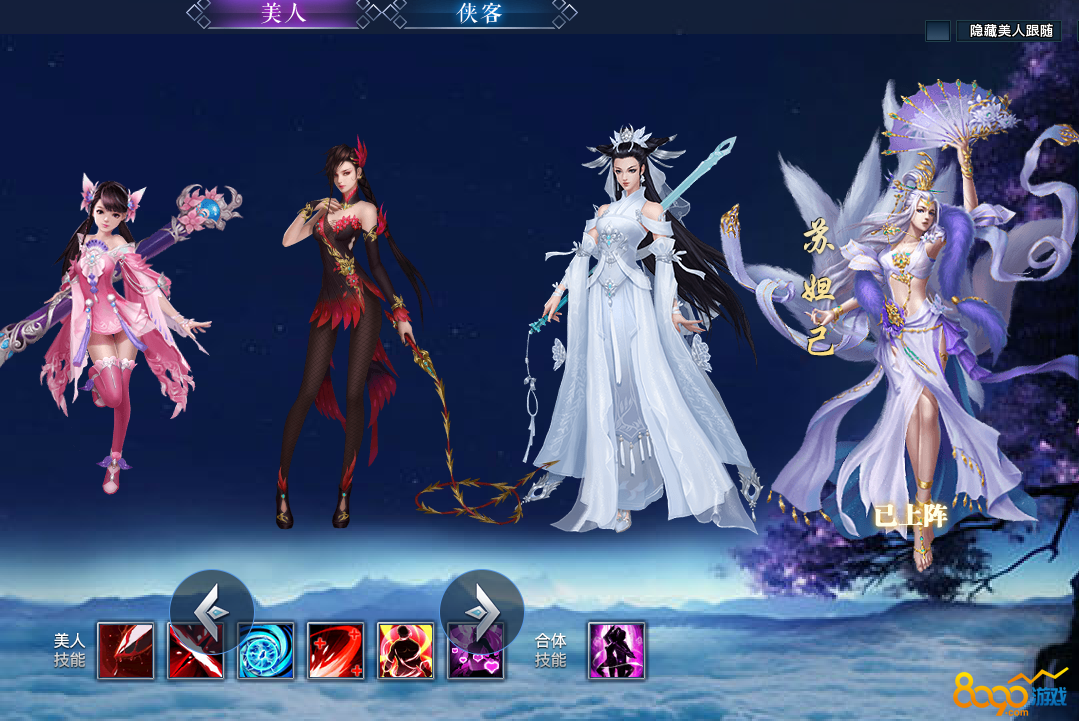Image resolution: width=1079 pixels, height=721 pixels.
Task: Select the dark red claw slash skill
Action: (126, 651)
